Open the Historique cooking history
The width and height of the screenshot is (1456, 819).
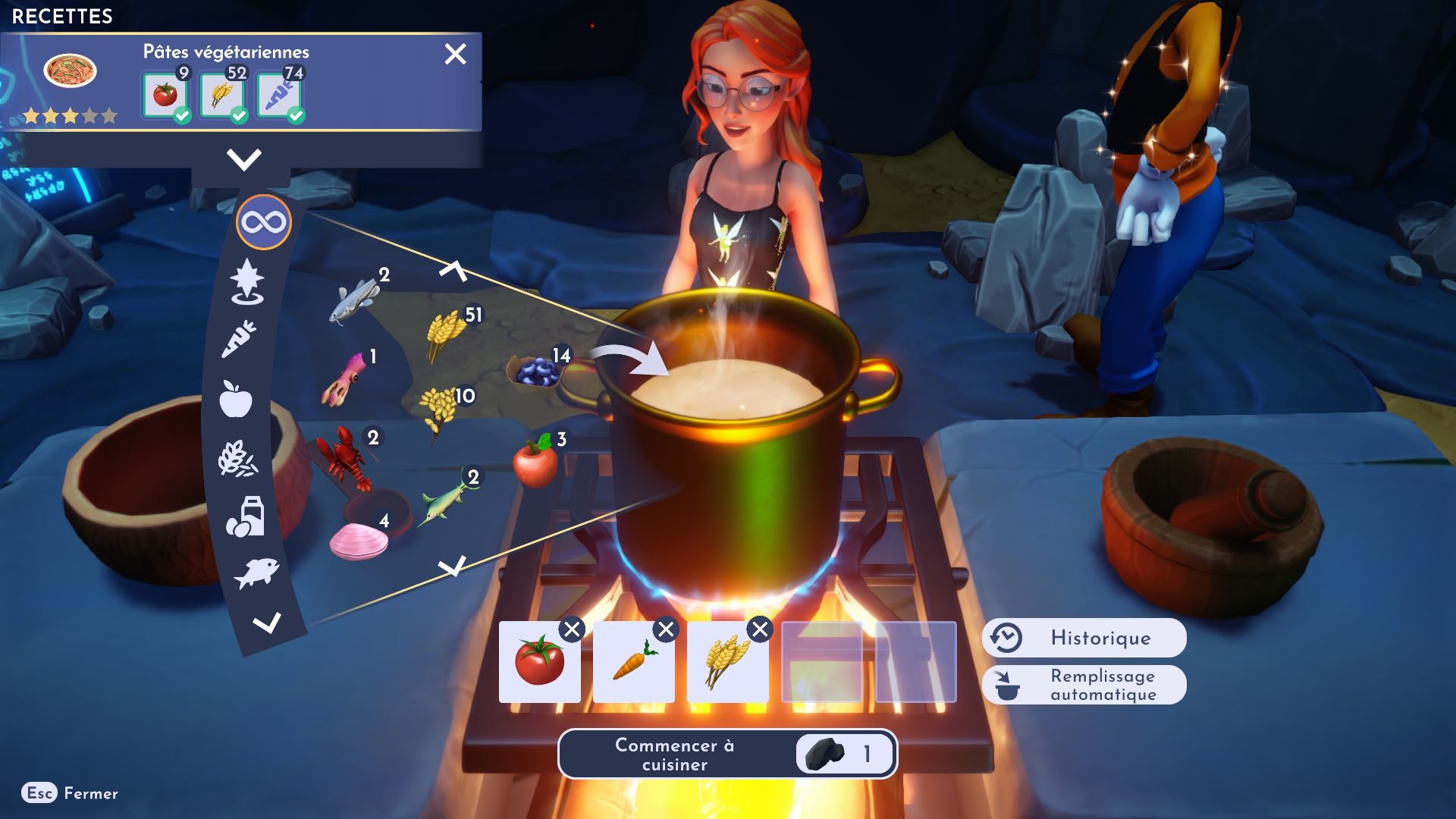1084,638
